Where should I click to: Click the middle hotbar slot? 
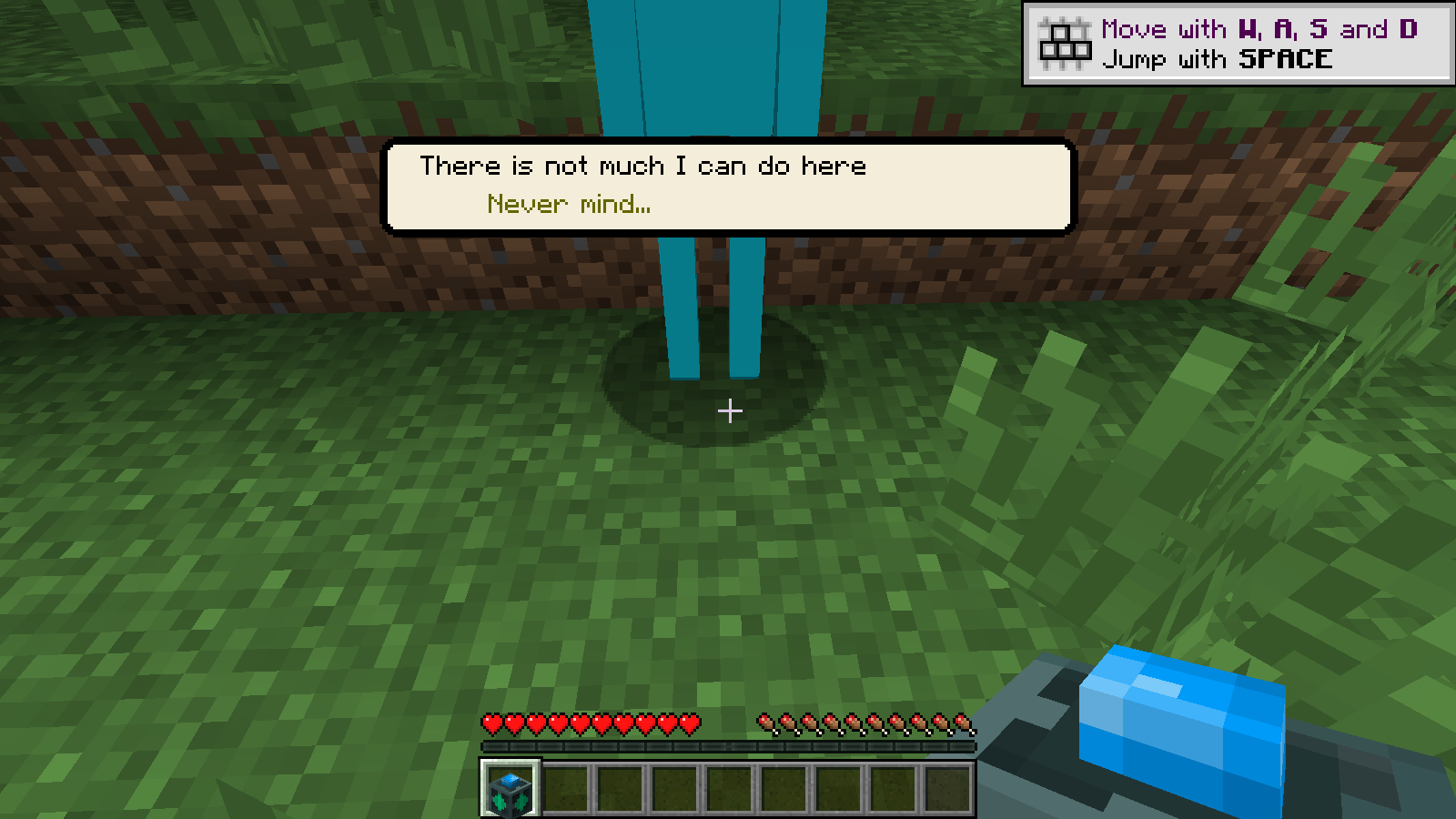coord(730,788)
